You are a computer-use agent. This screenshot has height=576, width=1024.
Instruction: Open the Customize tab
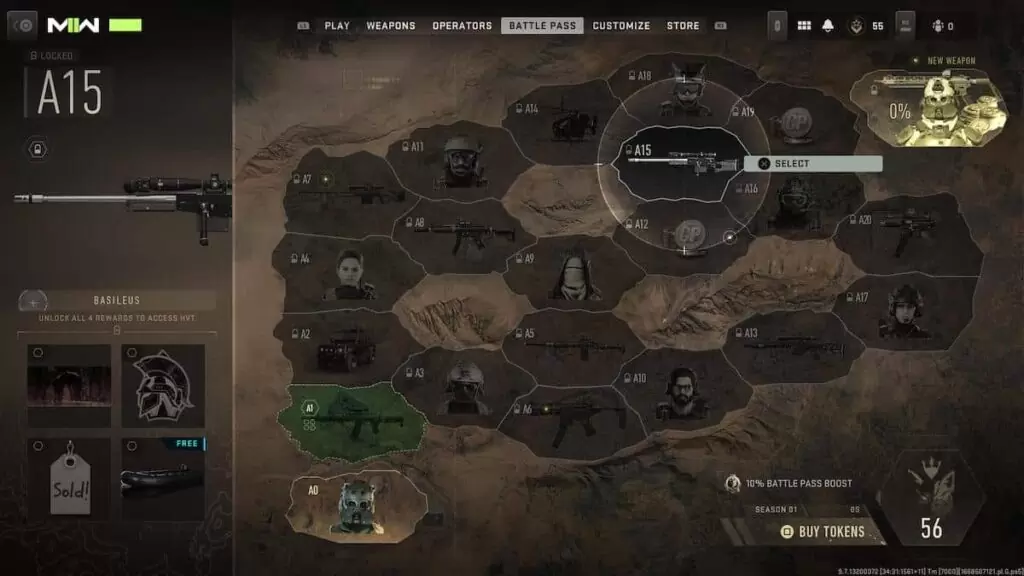[621, 26]
